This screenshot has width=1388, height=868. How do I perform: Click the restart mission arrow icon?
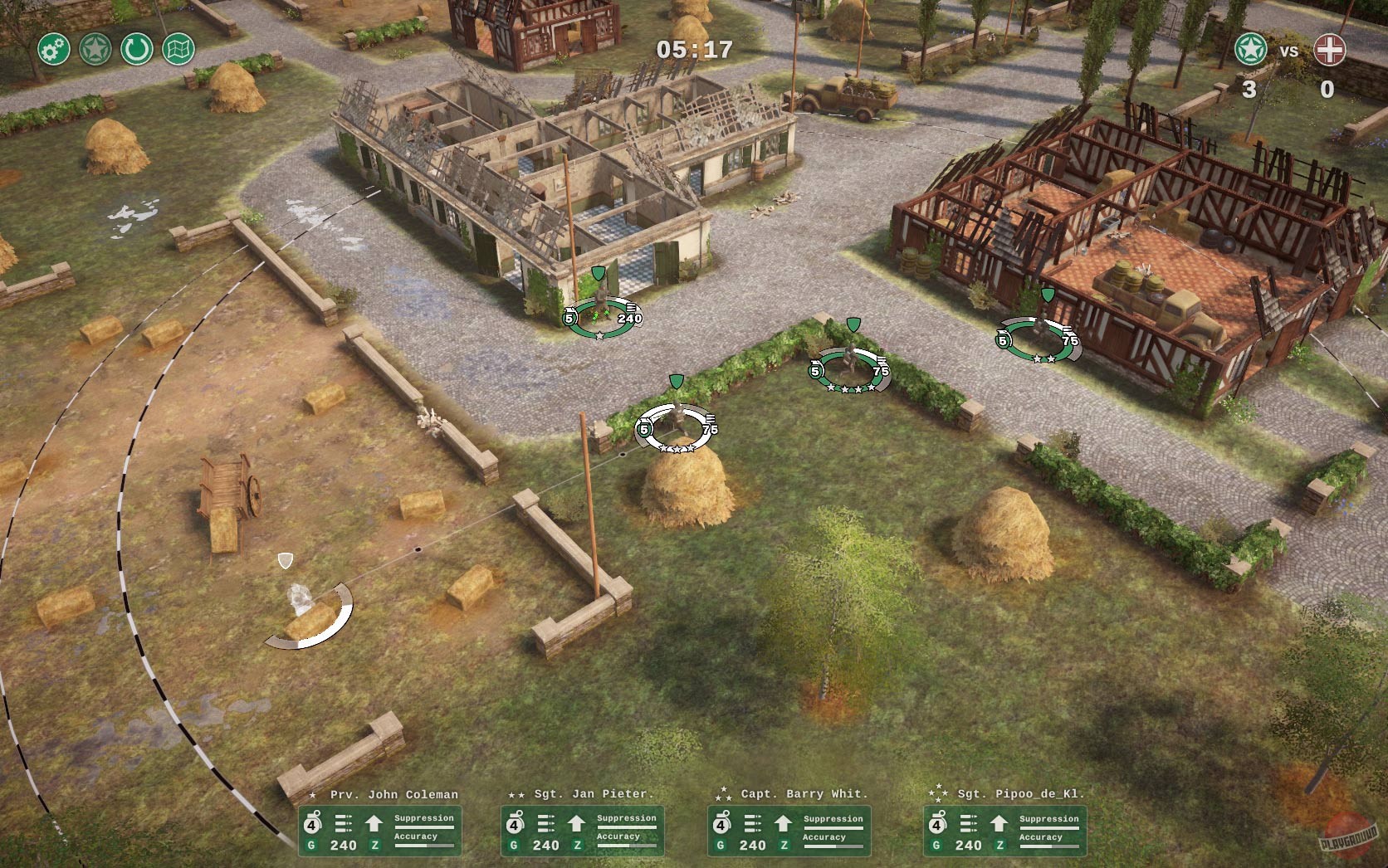pyautogui.click(x=135, y=49)
